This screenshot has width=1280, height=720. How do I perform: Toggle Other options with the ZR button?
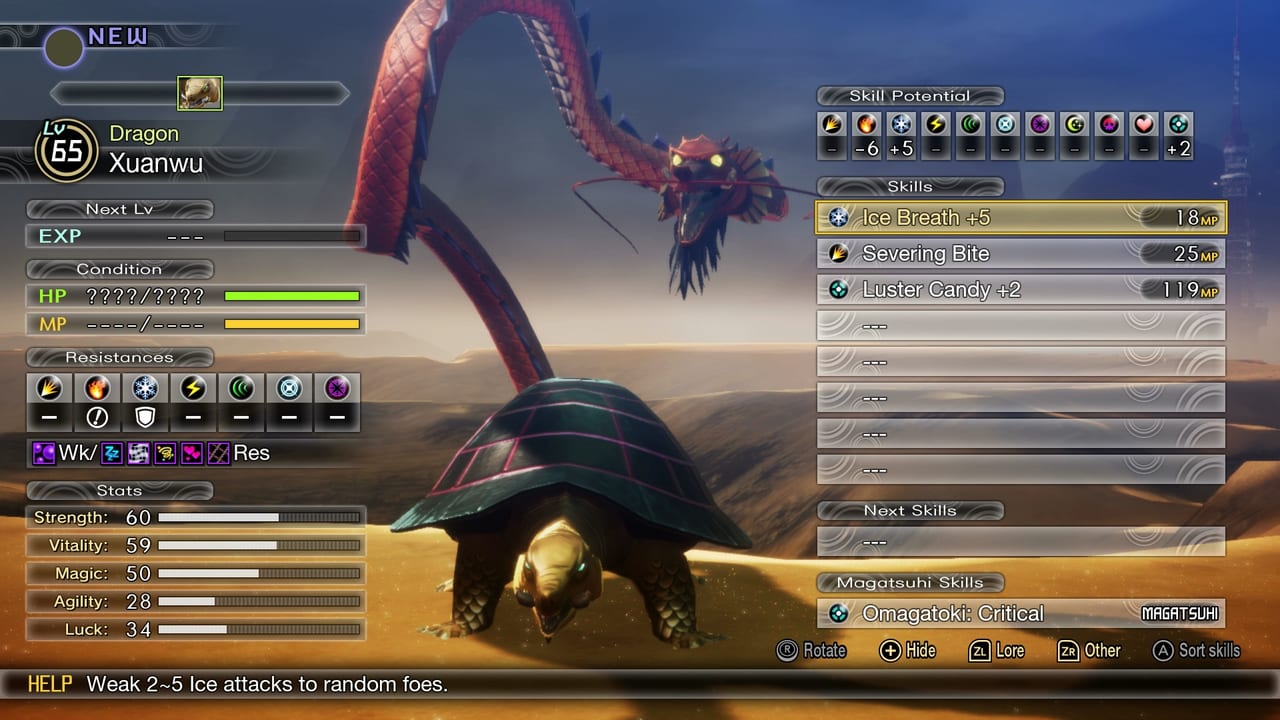pyautogui.click(x=1089, y=651)
